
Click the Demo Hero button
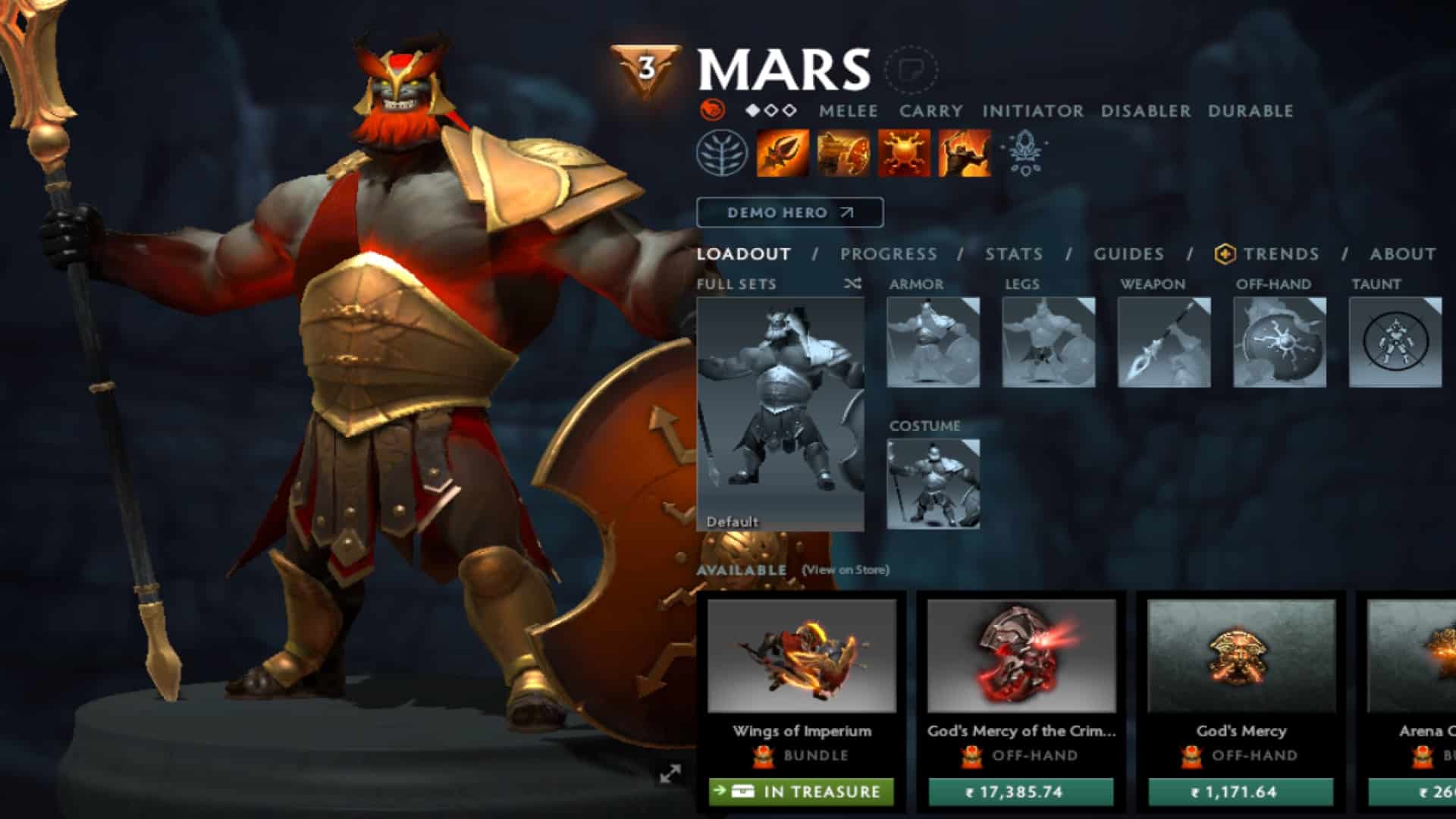tap(789, 213)
